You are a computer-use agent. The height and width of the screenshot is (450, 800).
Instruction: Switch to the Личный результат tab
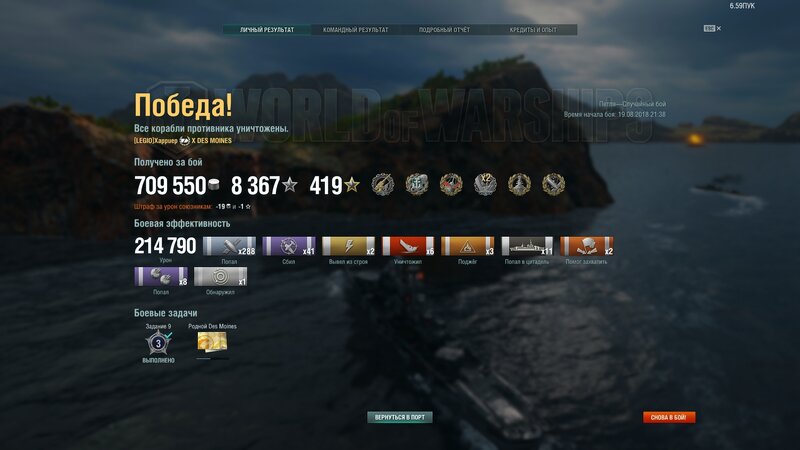[x=267, y=30]
